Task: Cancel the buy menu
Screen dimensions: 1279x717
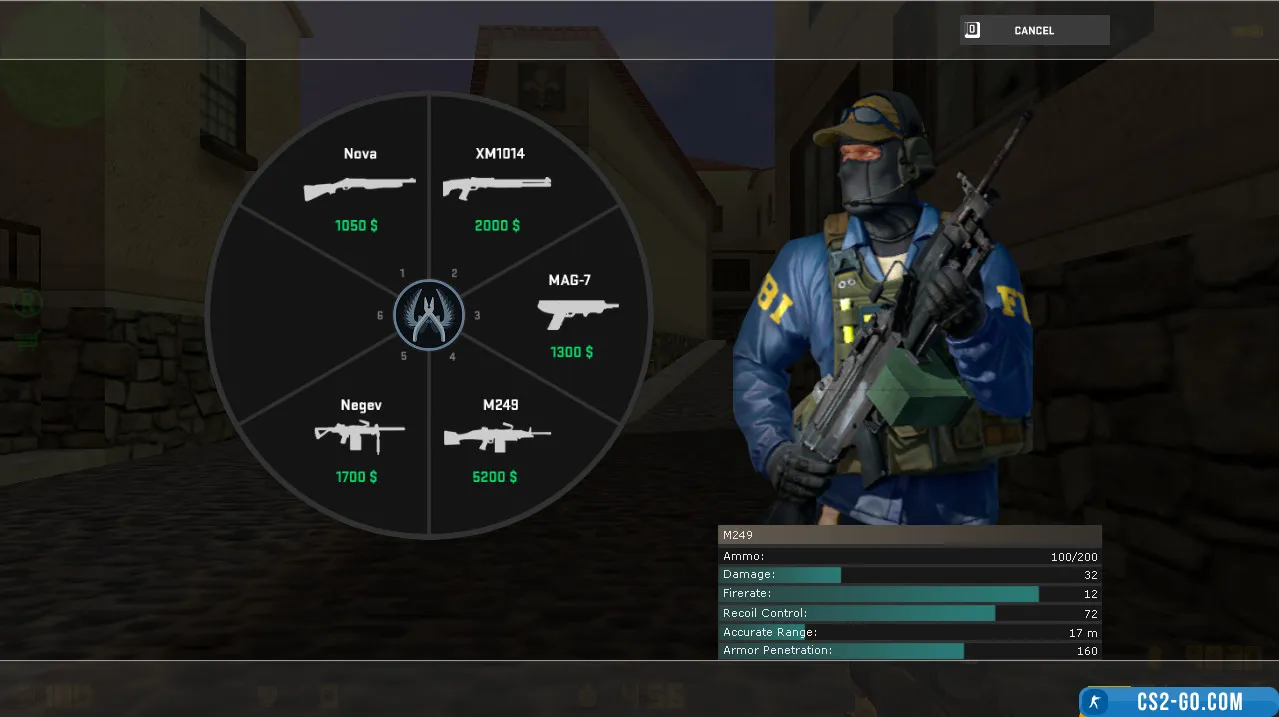Action: pos(1034,31)
